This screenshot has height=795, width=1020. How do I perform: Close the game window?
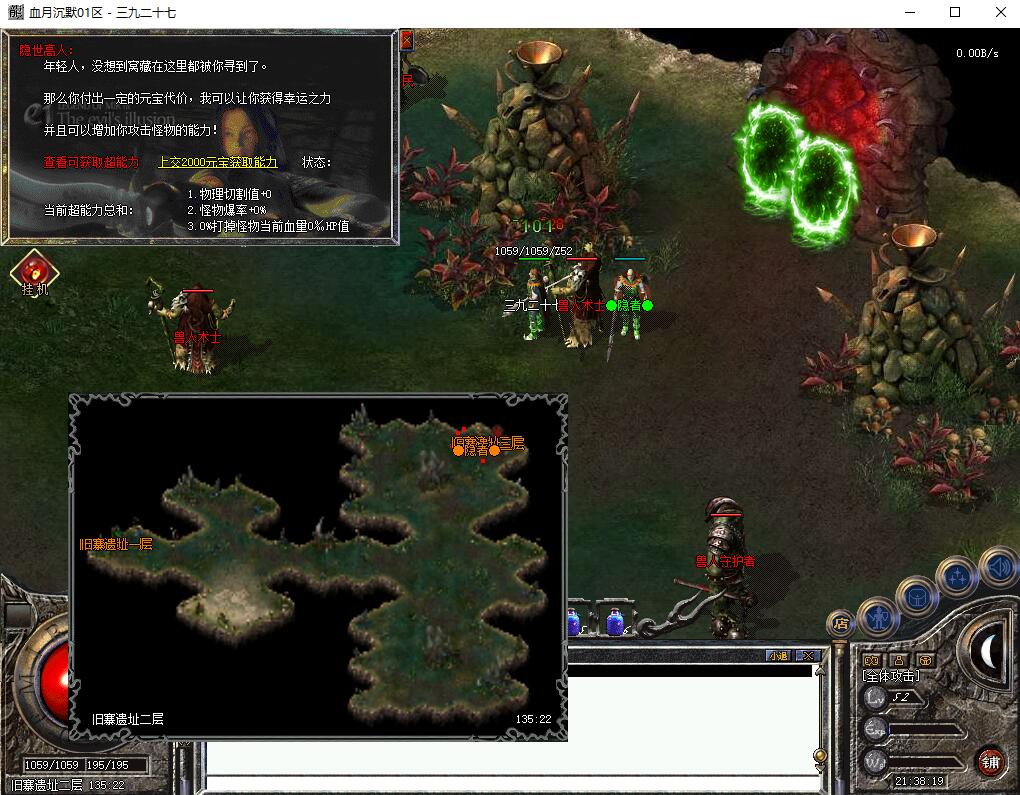(x=1000, y=13)
